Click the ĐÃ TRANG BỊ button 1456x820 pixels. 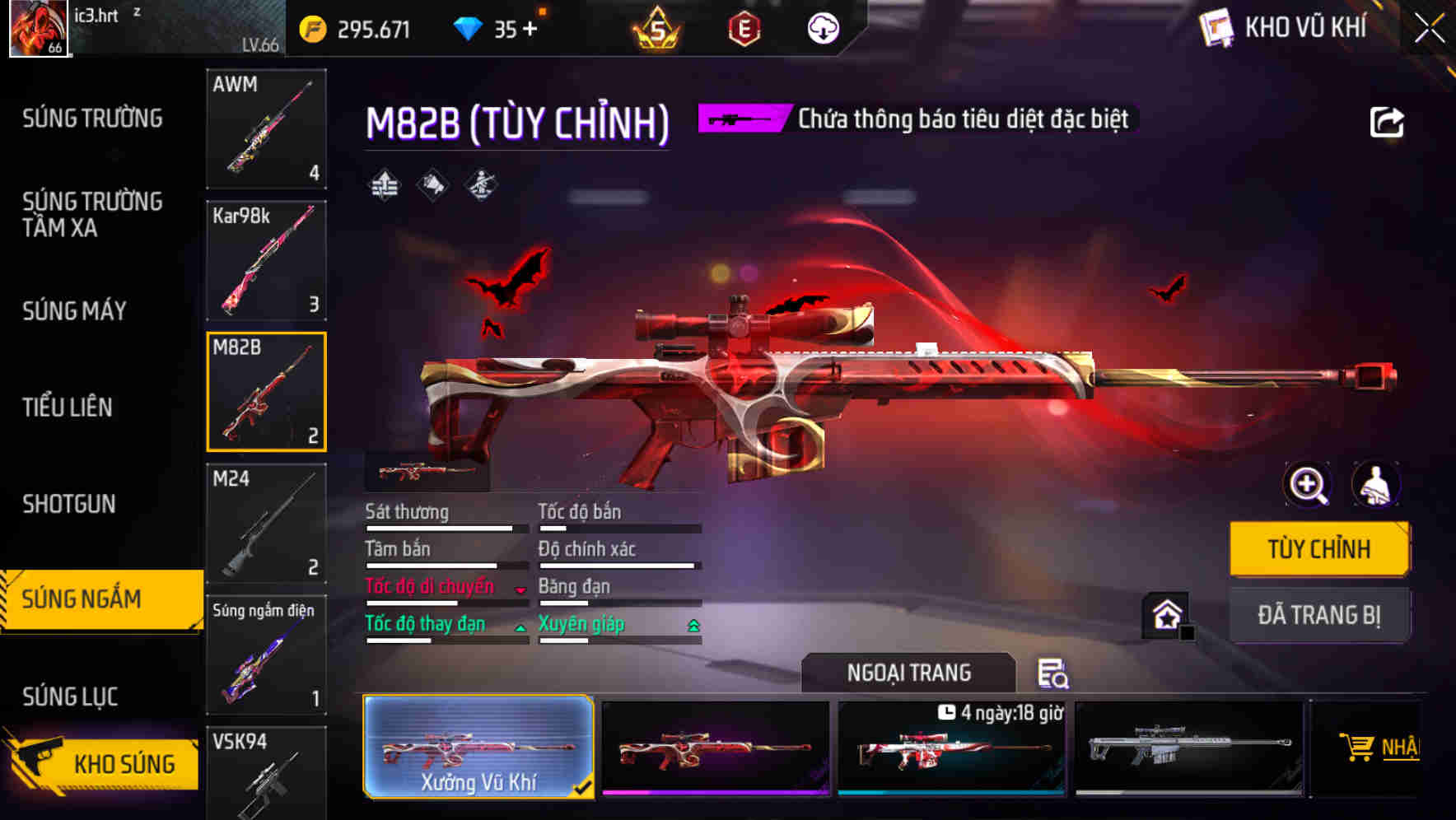pyautogui.click(x=1318, y=615)
